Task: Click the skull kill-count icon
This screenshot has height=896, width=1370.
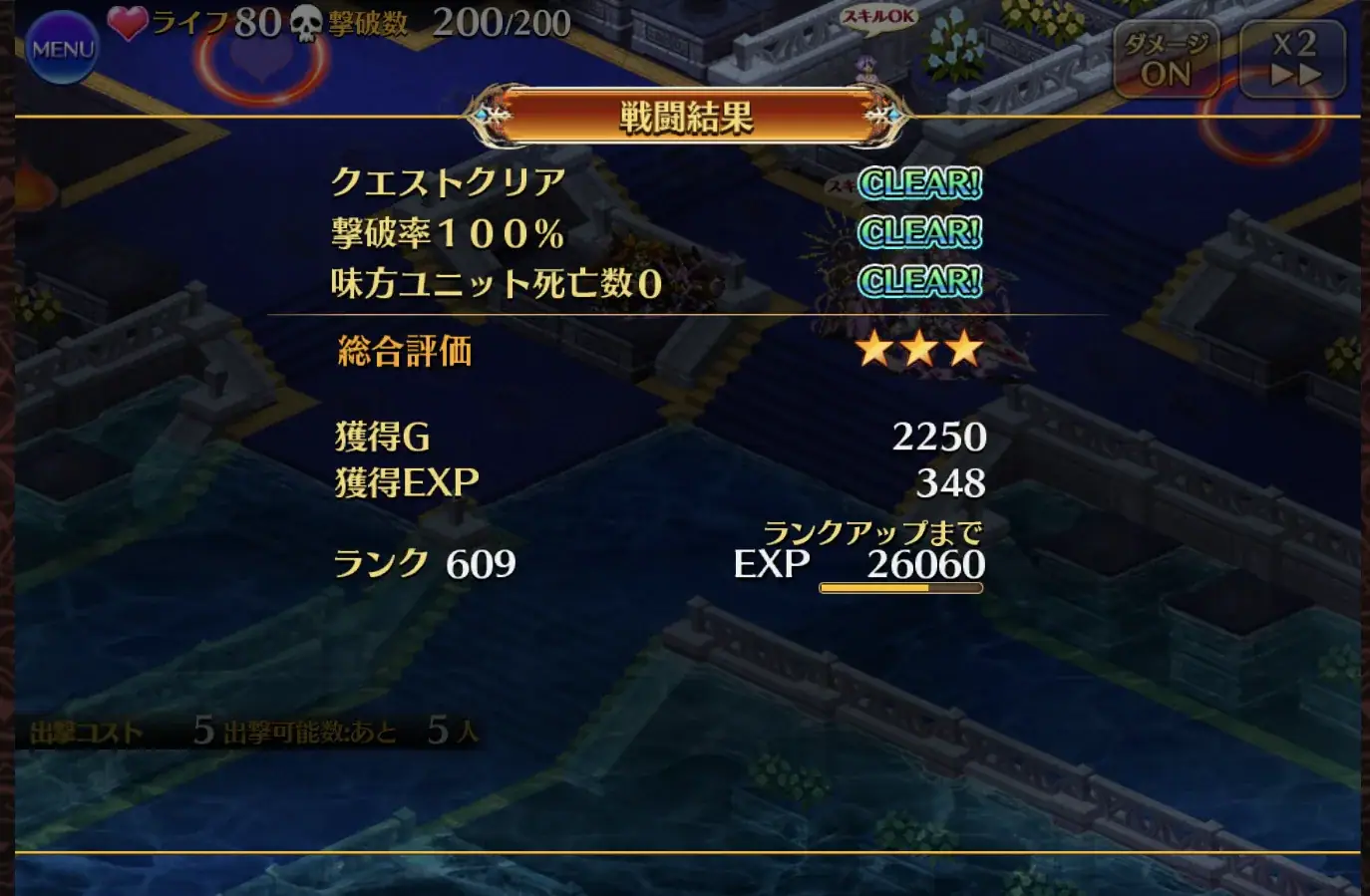Action: (305, 25)
